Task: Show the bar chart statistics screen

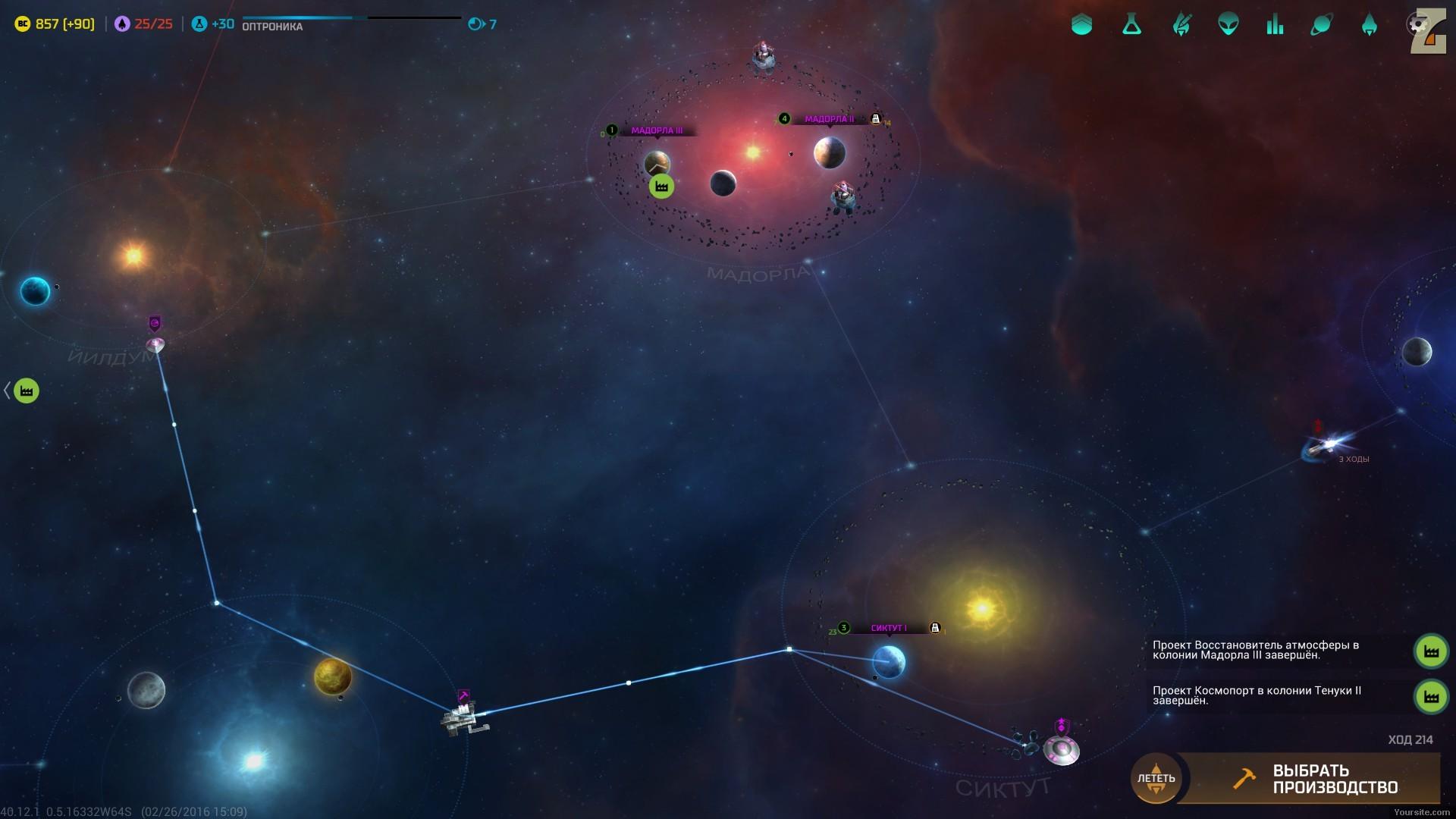Action: tap(1275, 24)
